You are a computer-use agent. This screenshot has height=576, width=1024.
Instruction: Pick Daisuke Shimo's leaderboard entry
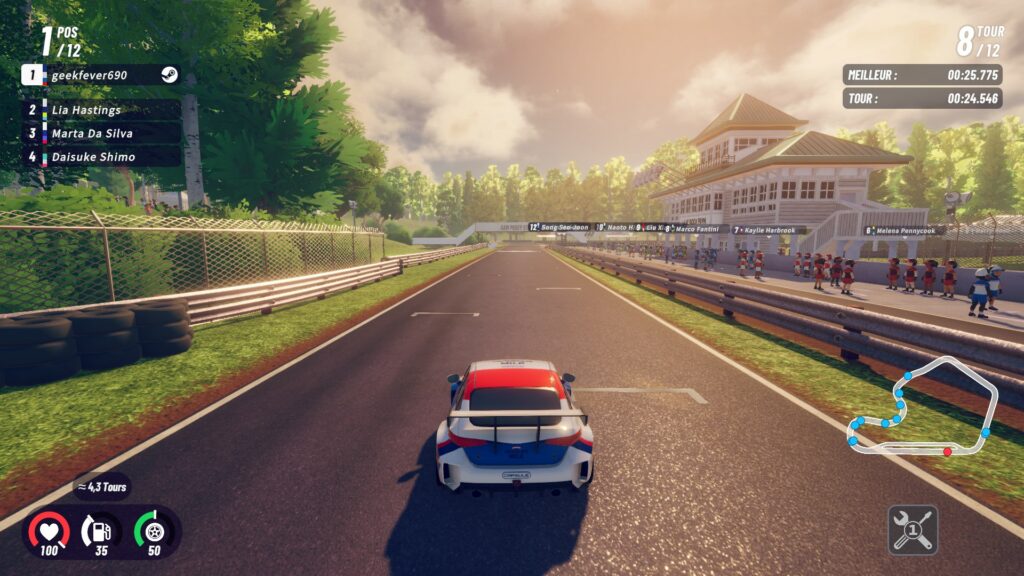[100, 157]
